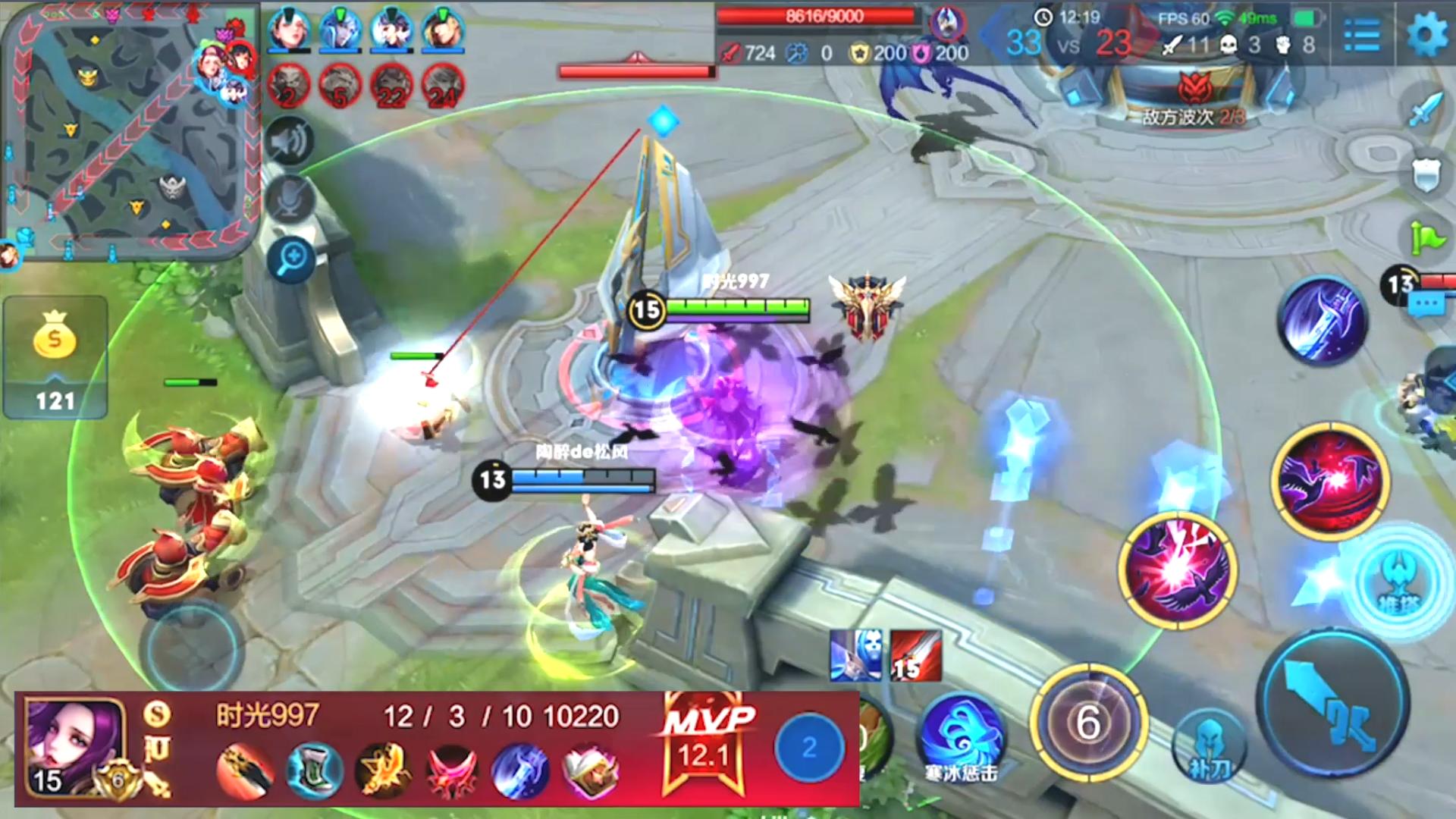Send the green flag gather signal

(1426, 239)
